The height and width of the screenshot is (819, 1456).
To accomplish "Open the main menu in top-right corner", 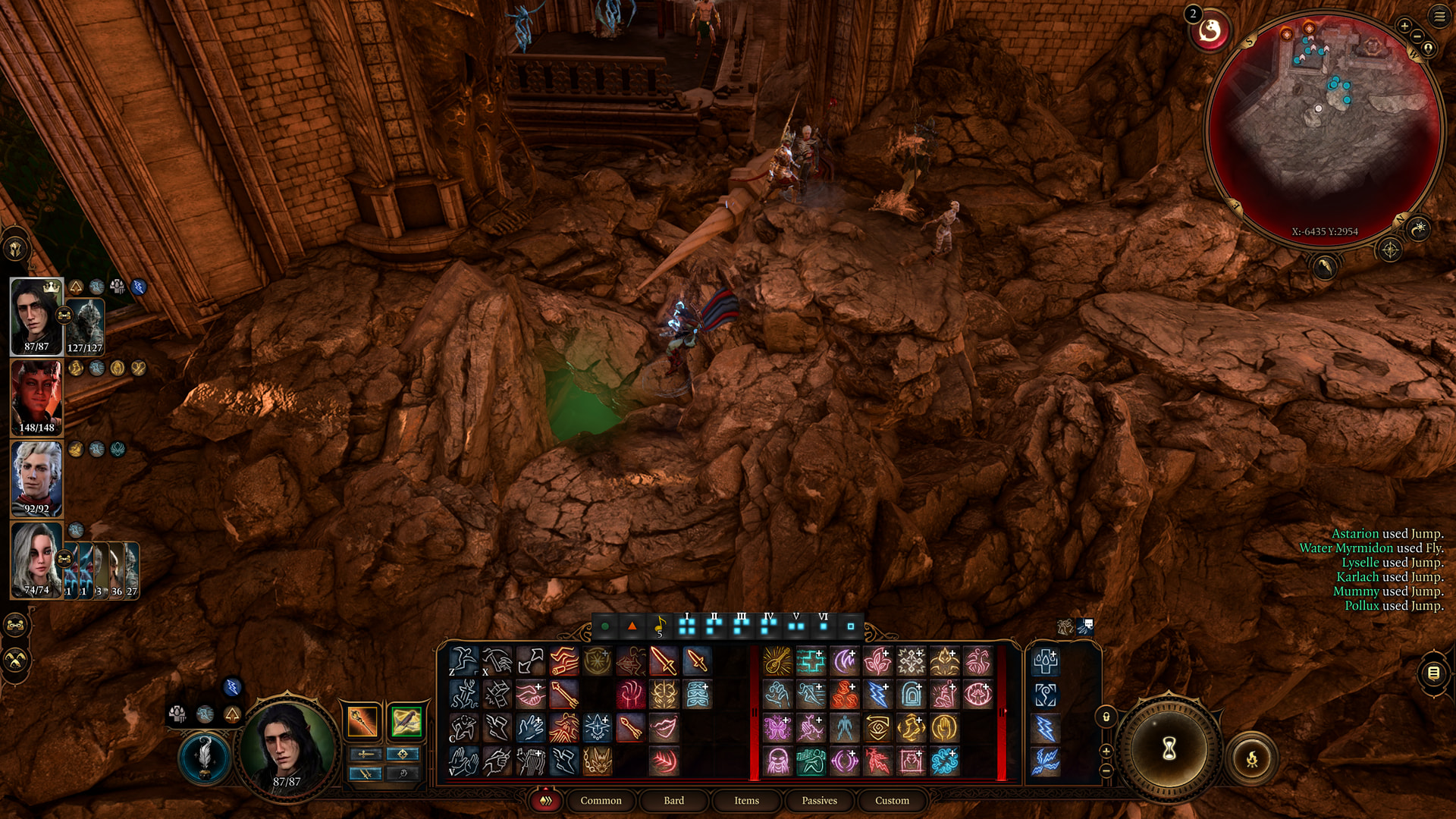I will coord(1439,16).
